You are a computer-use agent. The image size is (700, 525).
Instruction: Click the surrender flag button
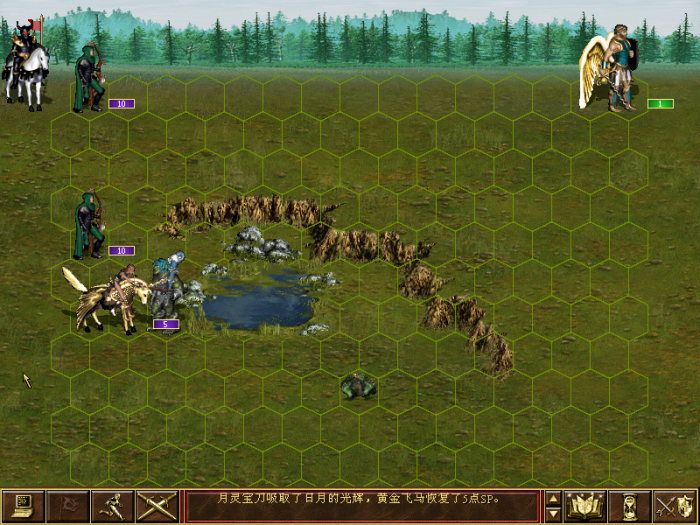tap(67, 505)
